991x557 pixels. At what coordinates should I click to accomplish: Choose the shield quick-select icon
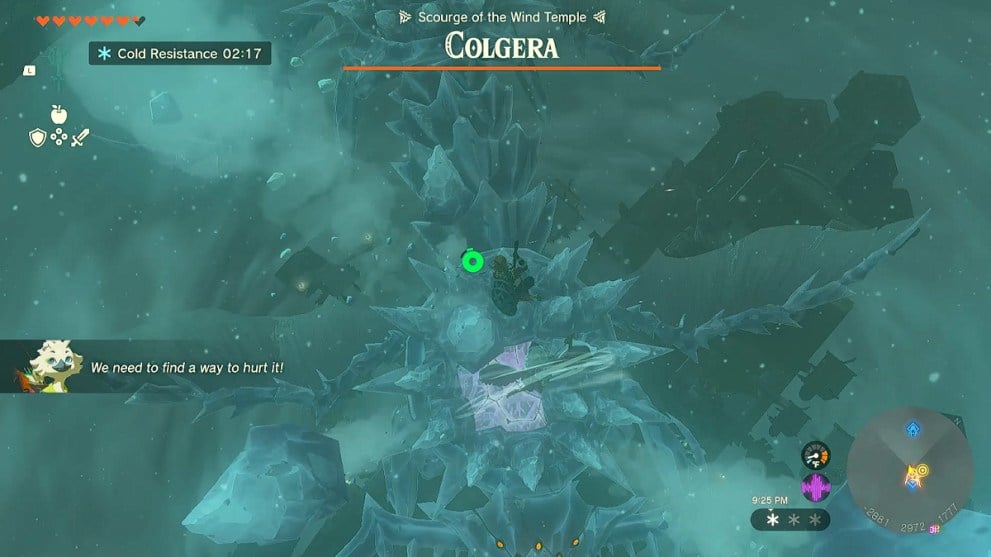[37, 137]
